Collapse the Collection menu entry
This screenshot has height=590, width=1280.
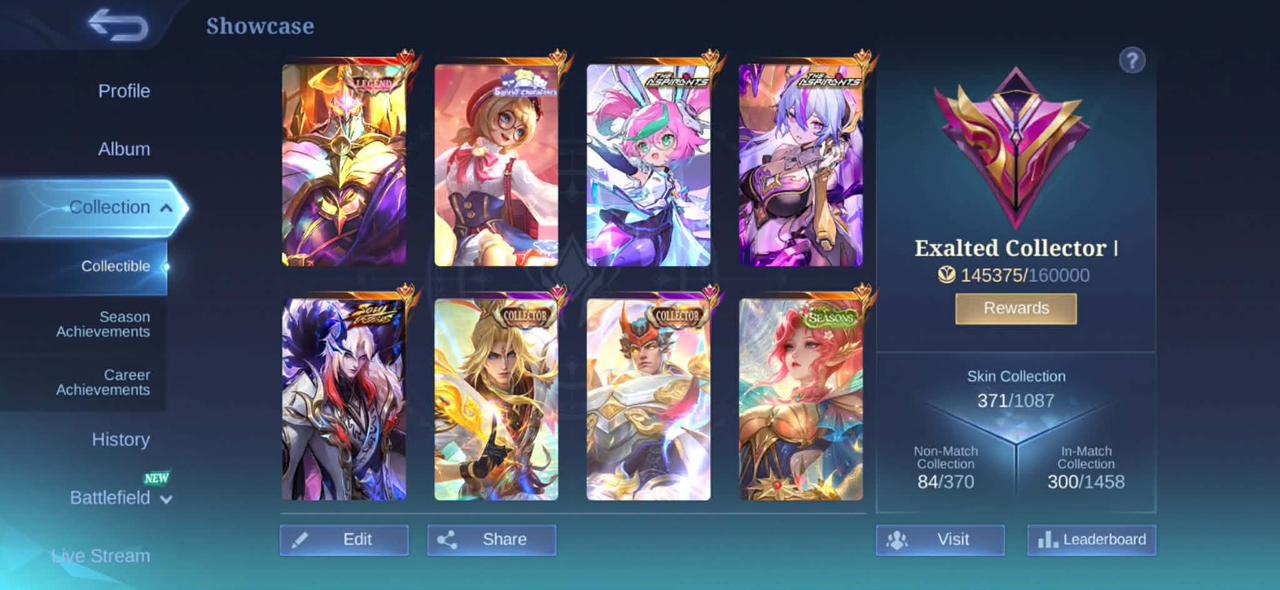[120, 208]
